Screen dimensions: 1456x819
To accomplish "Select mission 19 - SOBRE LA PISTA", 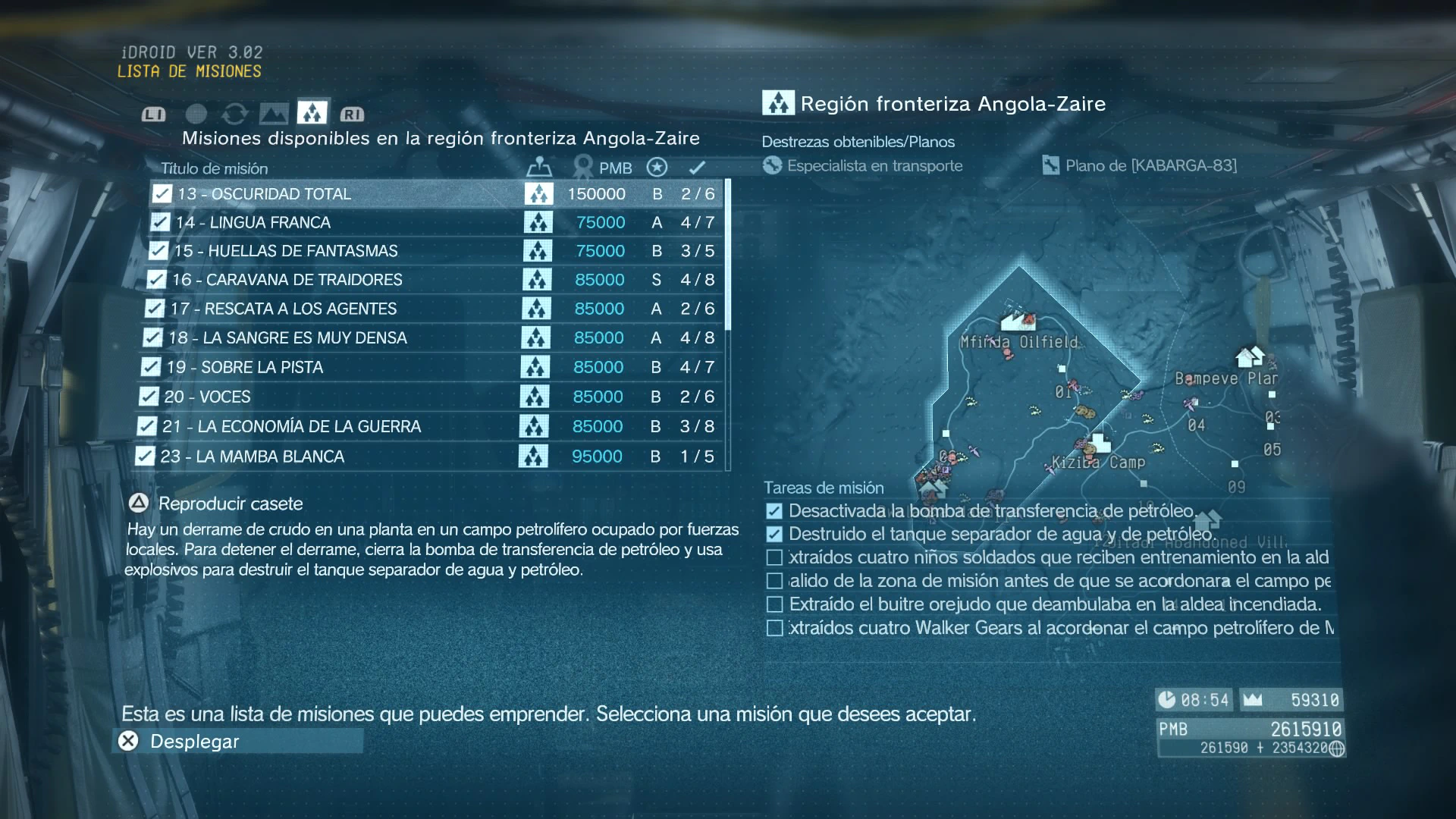I will pyautogui.click(x=246, y=368).
